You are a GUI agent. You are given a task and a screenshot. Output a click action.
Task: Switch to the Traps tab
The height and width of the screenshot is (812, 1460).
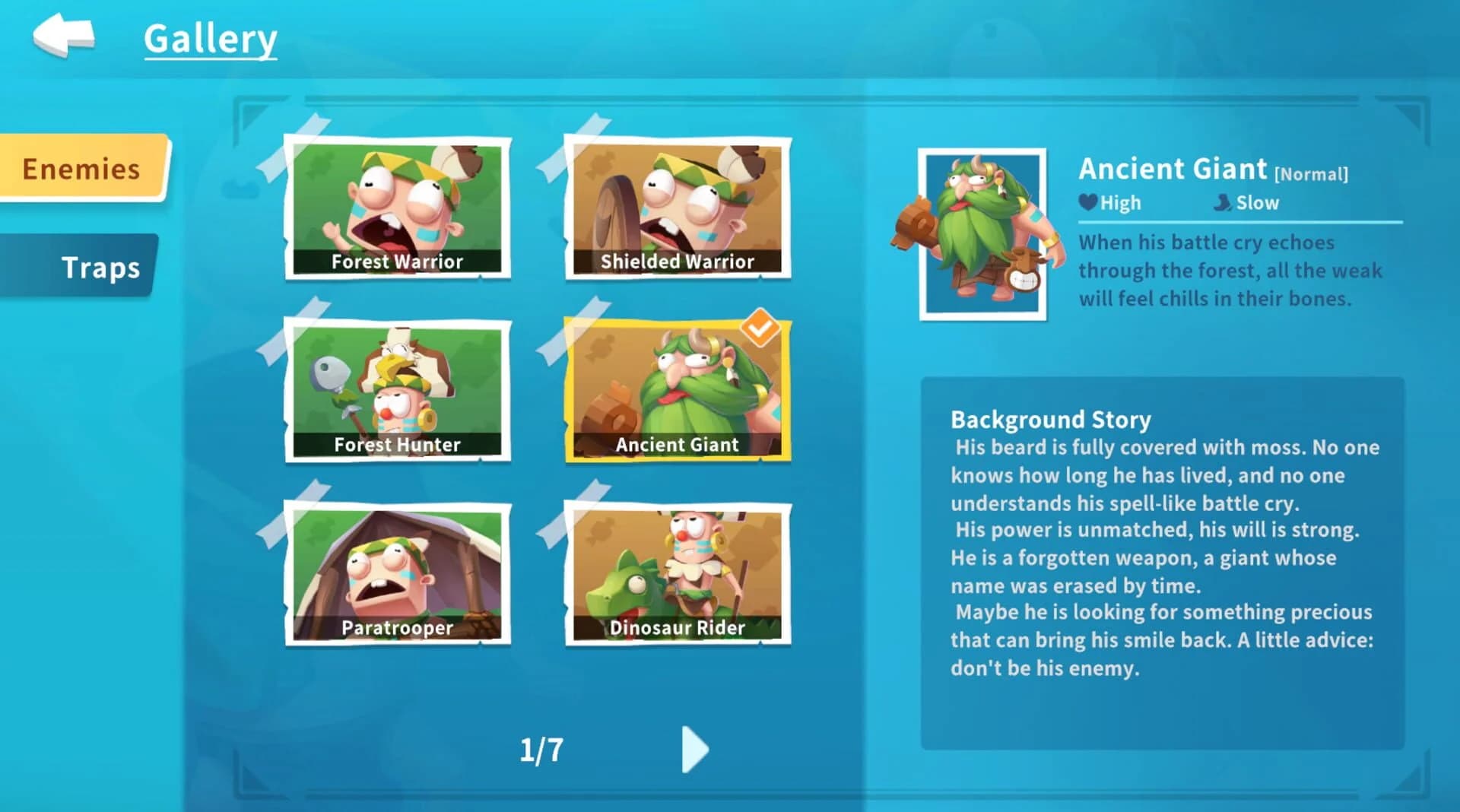pyautogui.click(x=100, y=267)
